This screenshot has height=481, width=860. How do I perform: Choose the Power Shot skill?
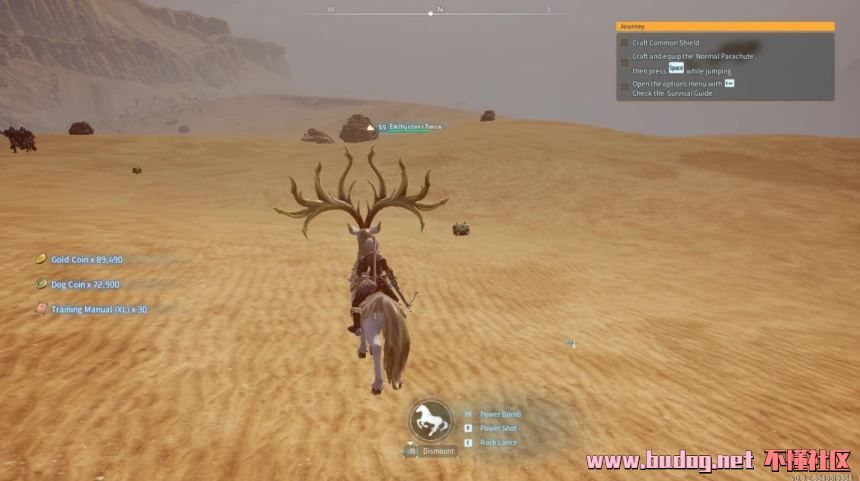(x=498, y=428)
